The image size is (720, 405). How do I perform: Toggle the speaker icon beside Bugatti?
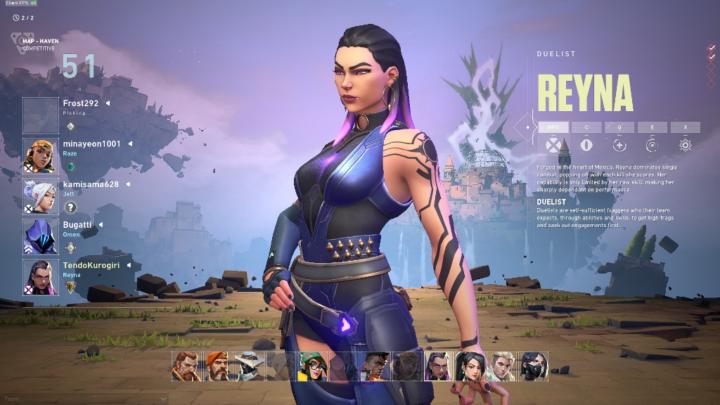[101, 225]
